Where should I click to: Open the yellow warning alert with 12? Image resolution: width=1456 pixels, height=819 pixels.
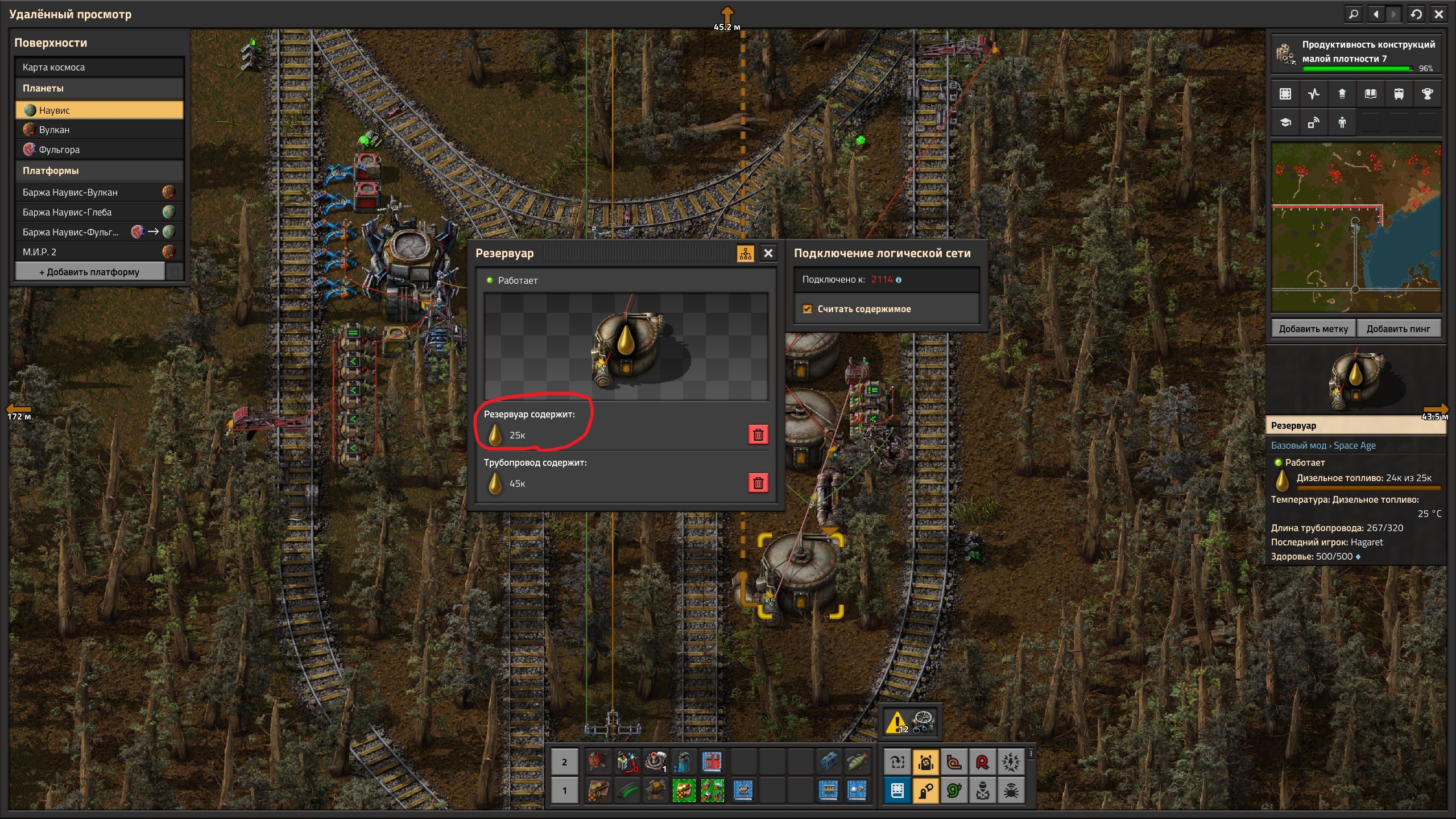pos(896,722)
